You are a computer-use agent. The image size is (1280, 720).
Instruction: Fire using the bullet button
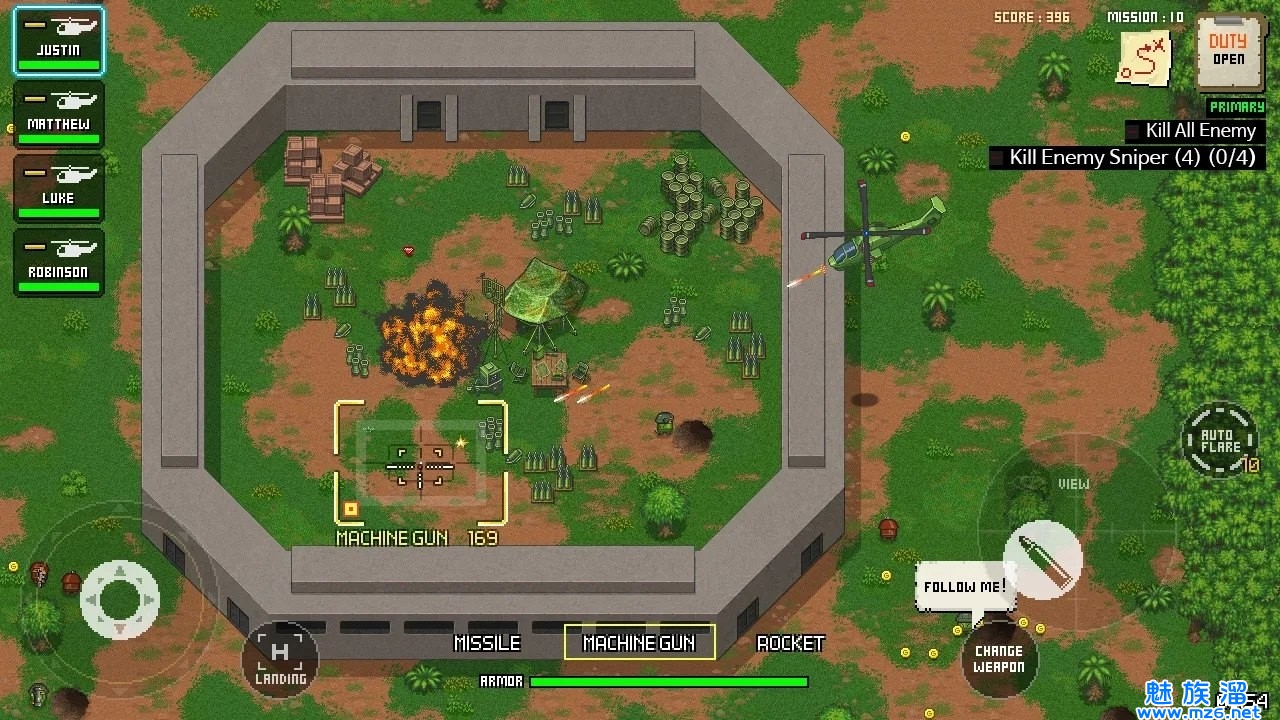tap(1042, 559)
